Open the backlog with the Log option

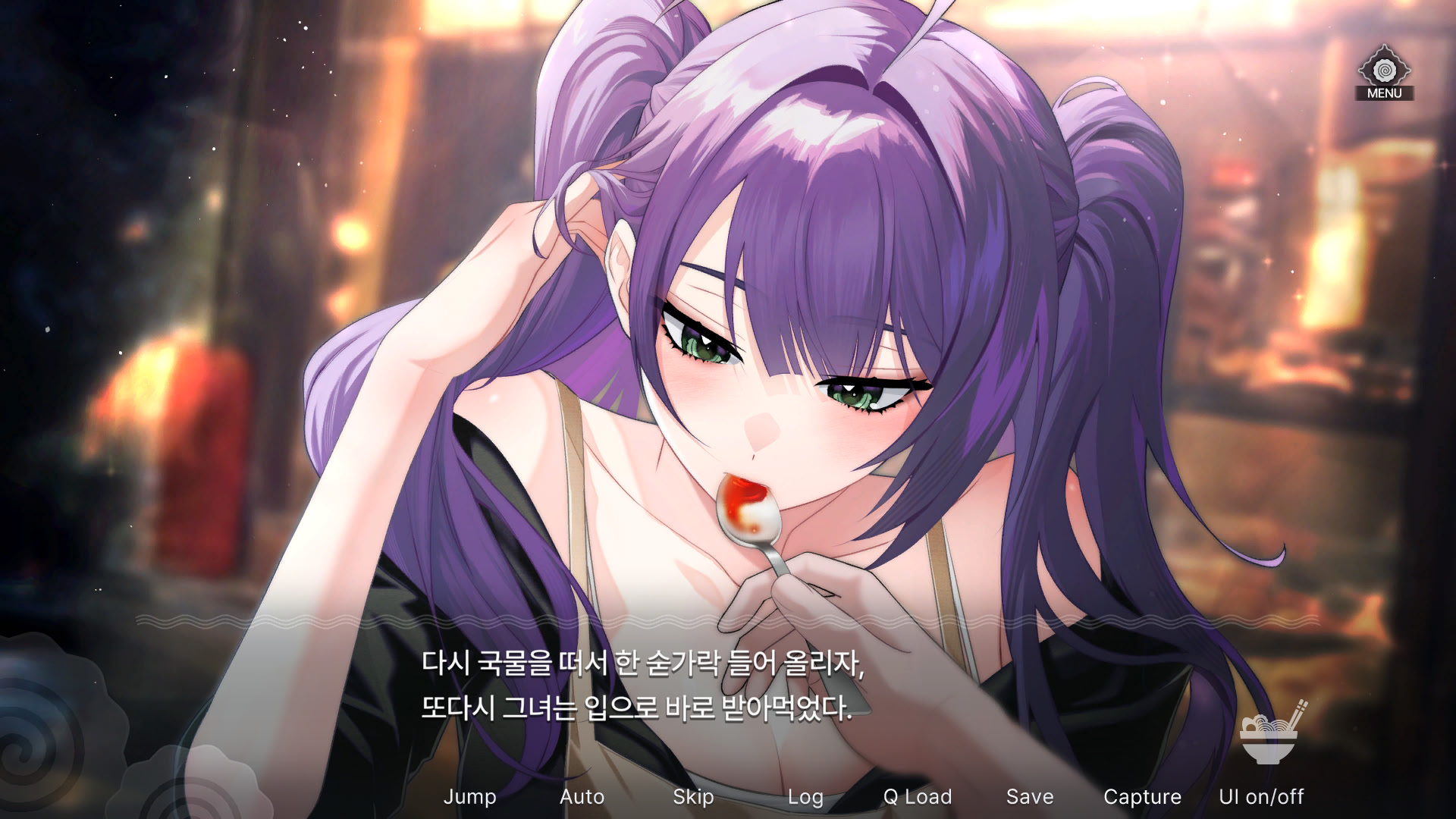(806, 797)
